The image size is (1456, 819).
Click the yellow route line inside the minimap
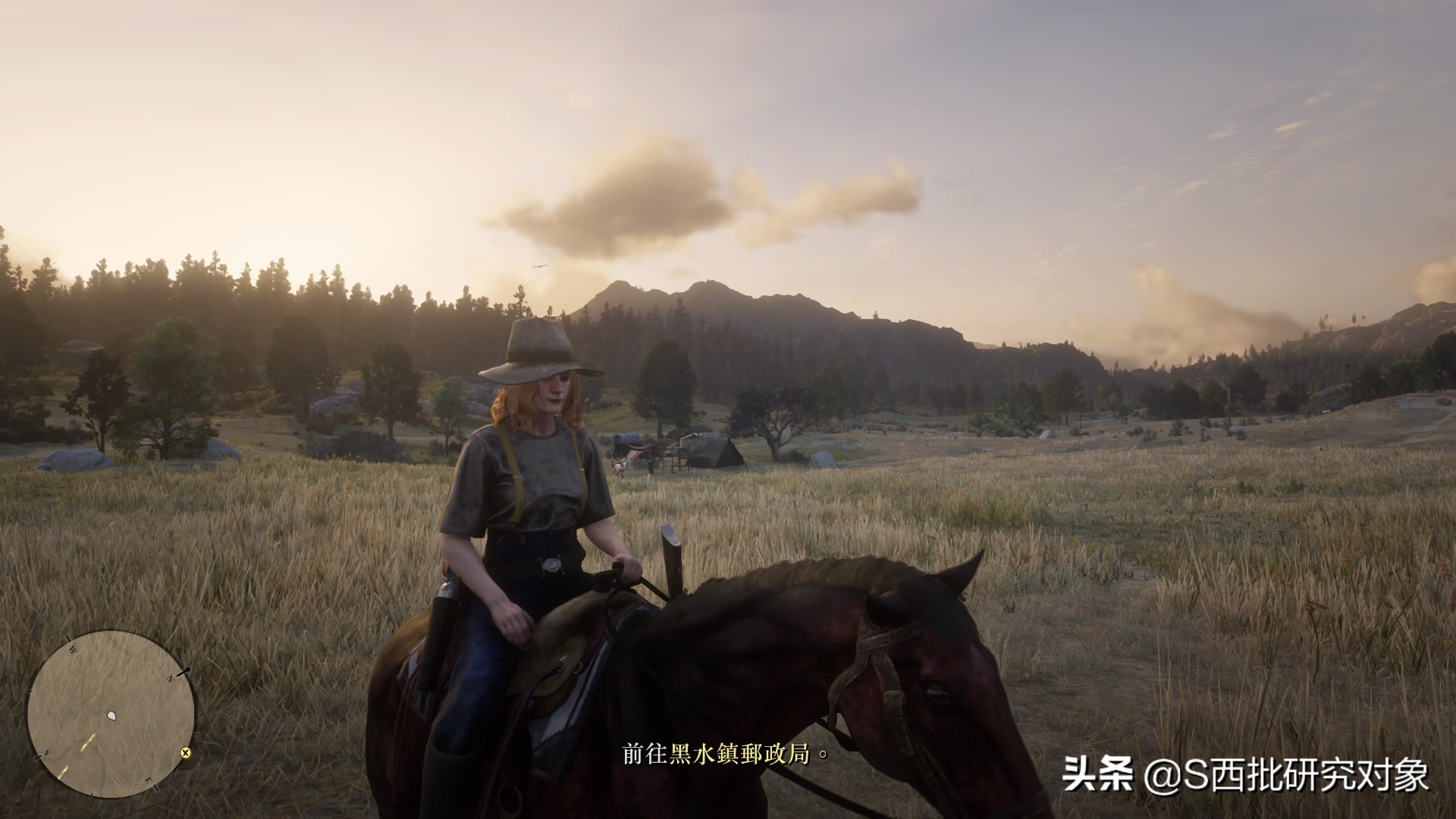[x=87, y=742]
